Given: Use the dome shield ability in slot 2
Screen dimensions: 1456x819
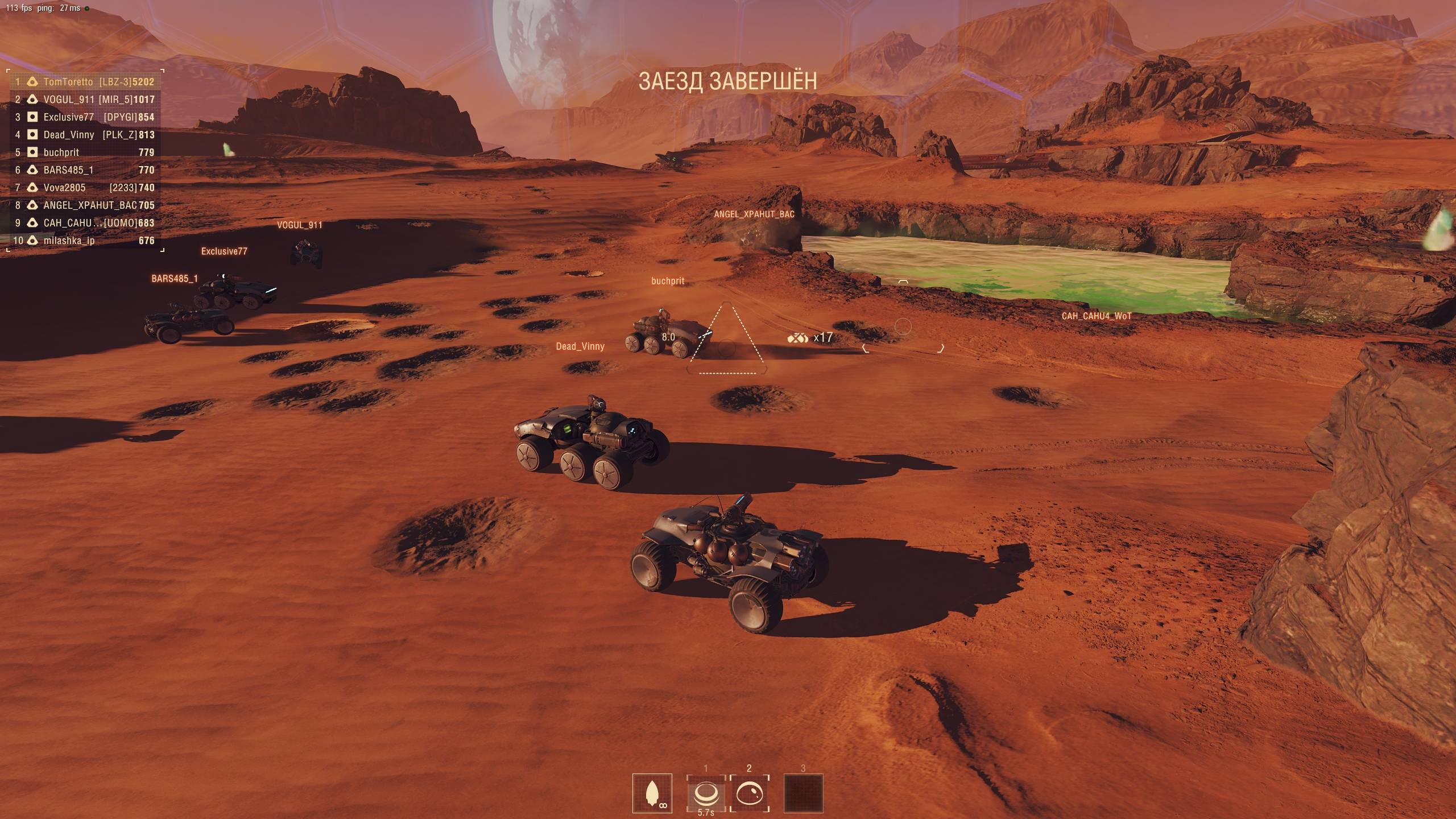Looking at the screenshot, I should click(749, 793).
